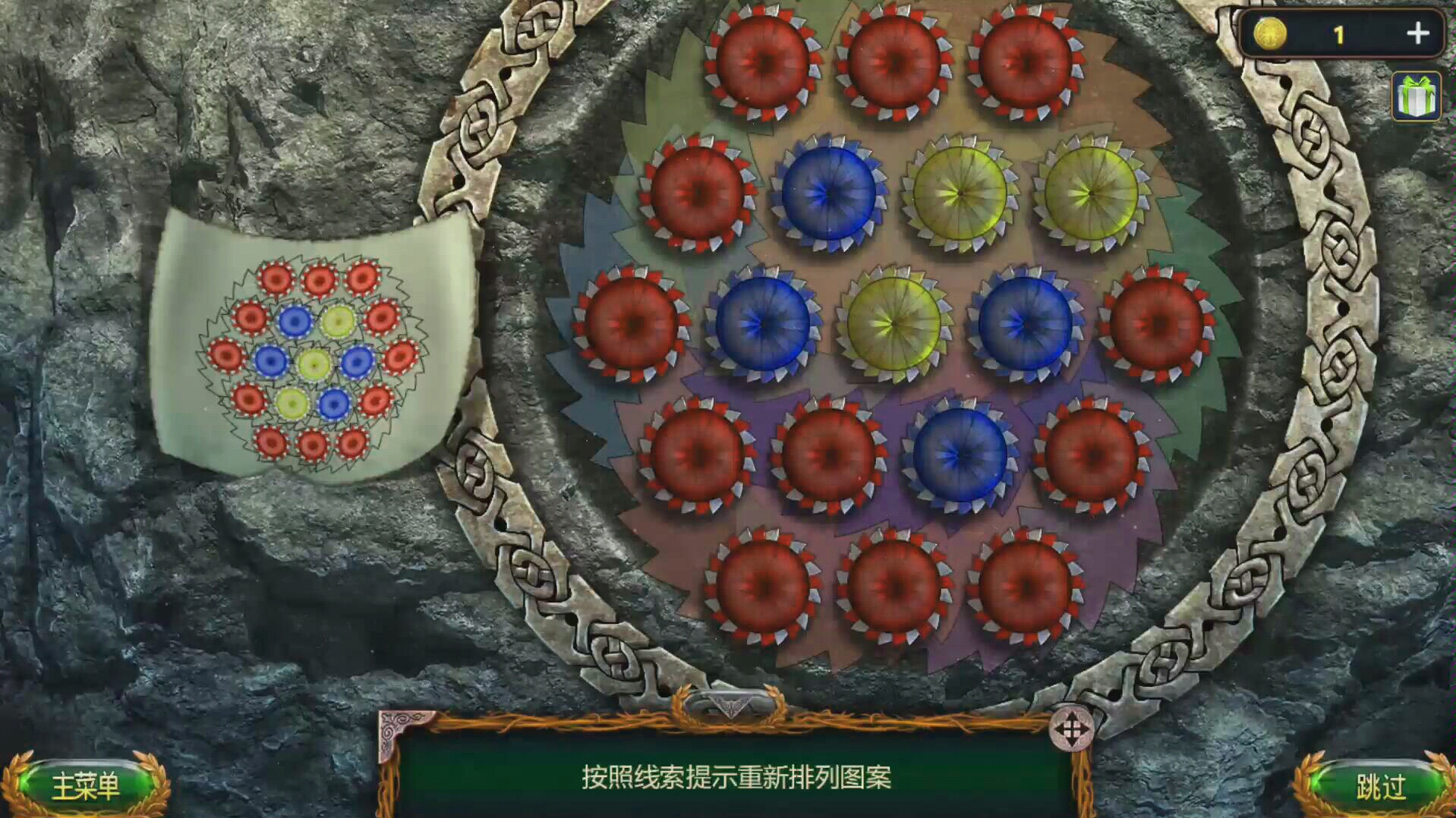The height and width of the screenshot is (818, 1456).
Task: Open the gift box rewards icon
Action: [x=1413, y=95]
